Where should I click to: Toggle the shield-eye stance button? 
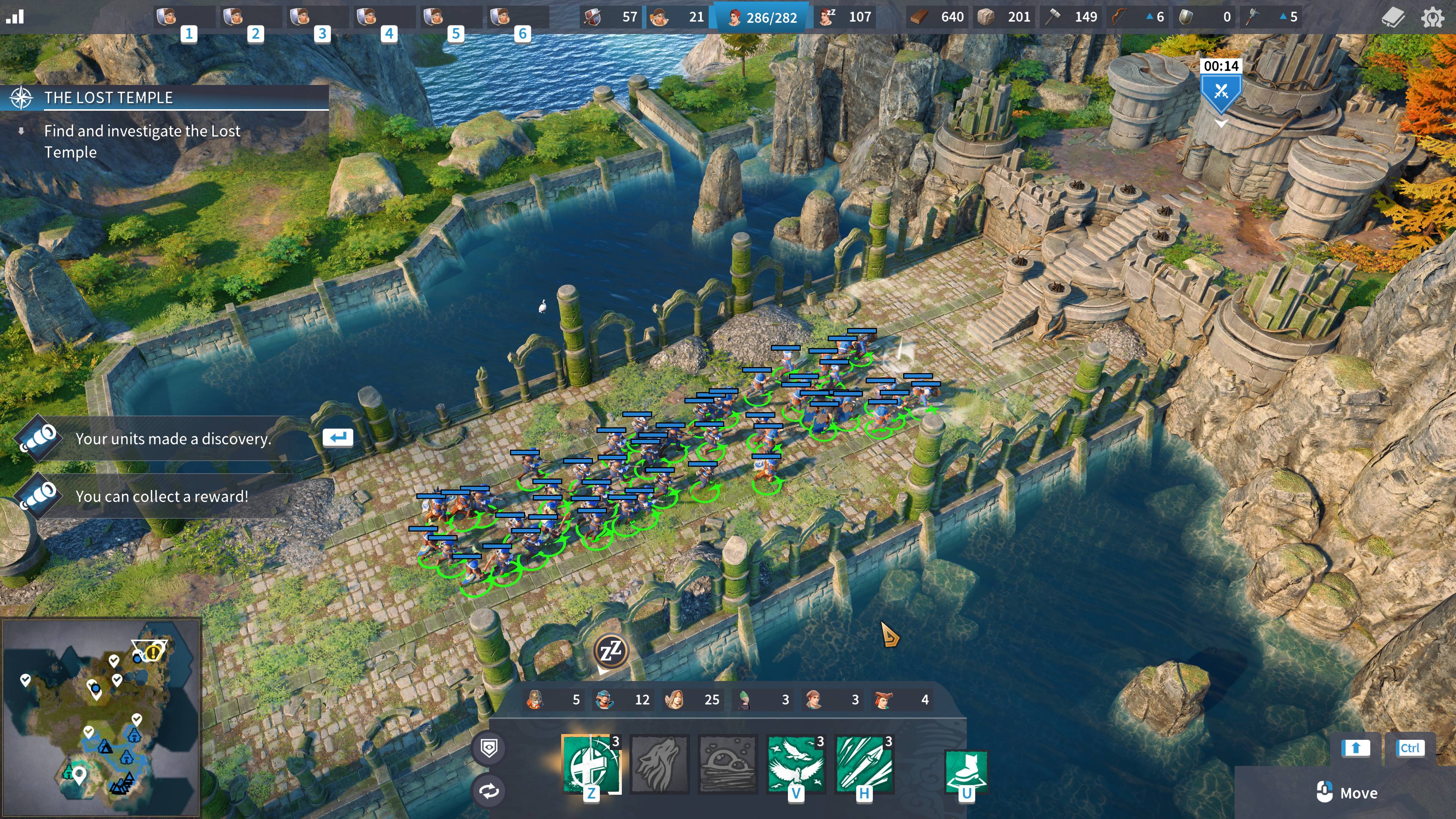[x=489, y=748]
